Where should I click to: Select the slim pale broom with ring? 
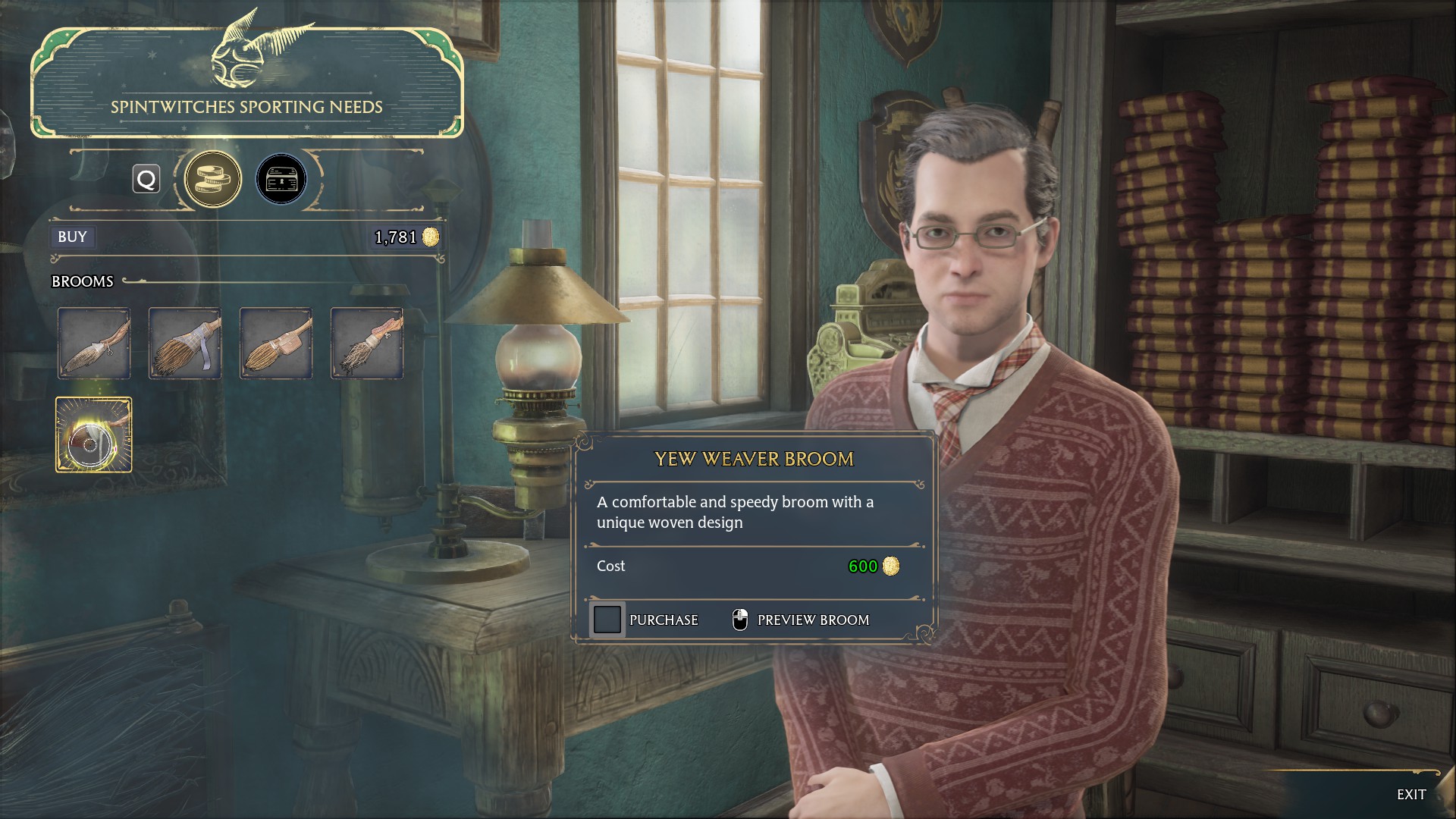[94, 344]
